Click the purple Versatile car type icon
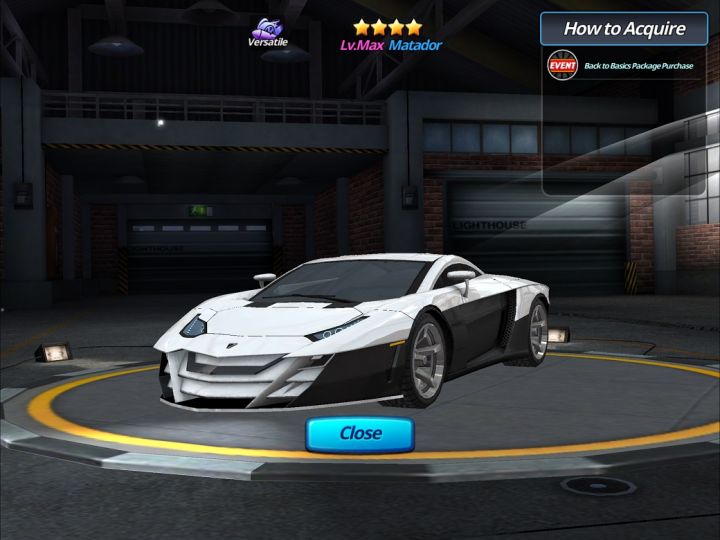 [266, 29]
